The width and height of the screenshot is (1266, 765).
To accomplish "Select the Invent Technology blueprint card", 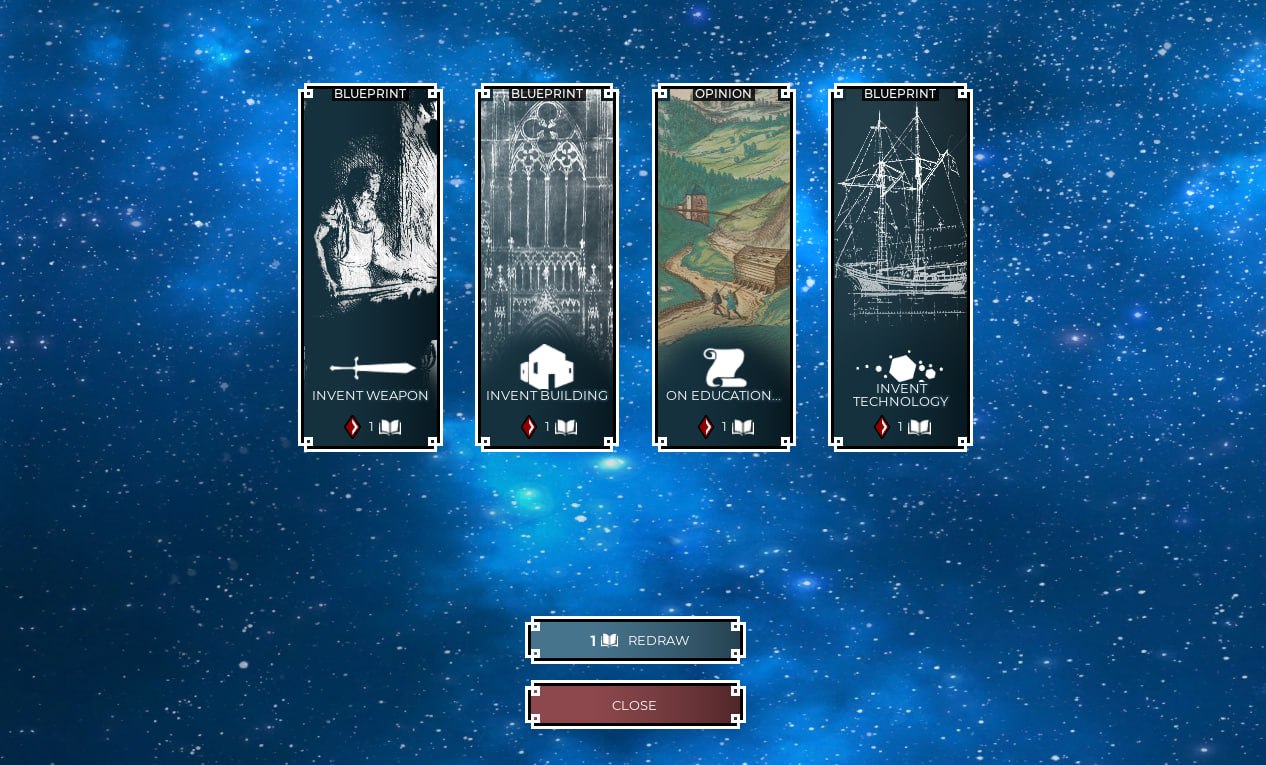I will (900, 267).
